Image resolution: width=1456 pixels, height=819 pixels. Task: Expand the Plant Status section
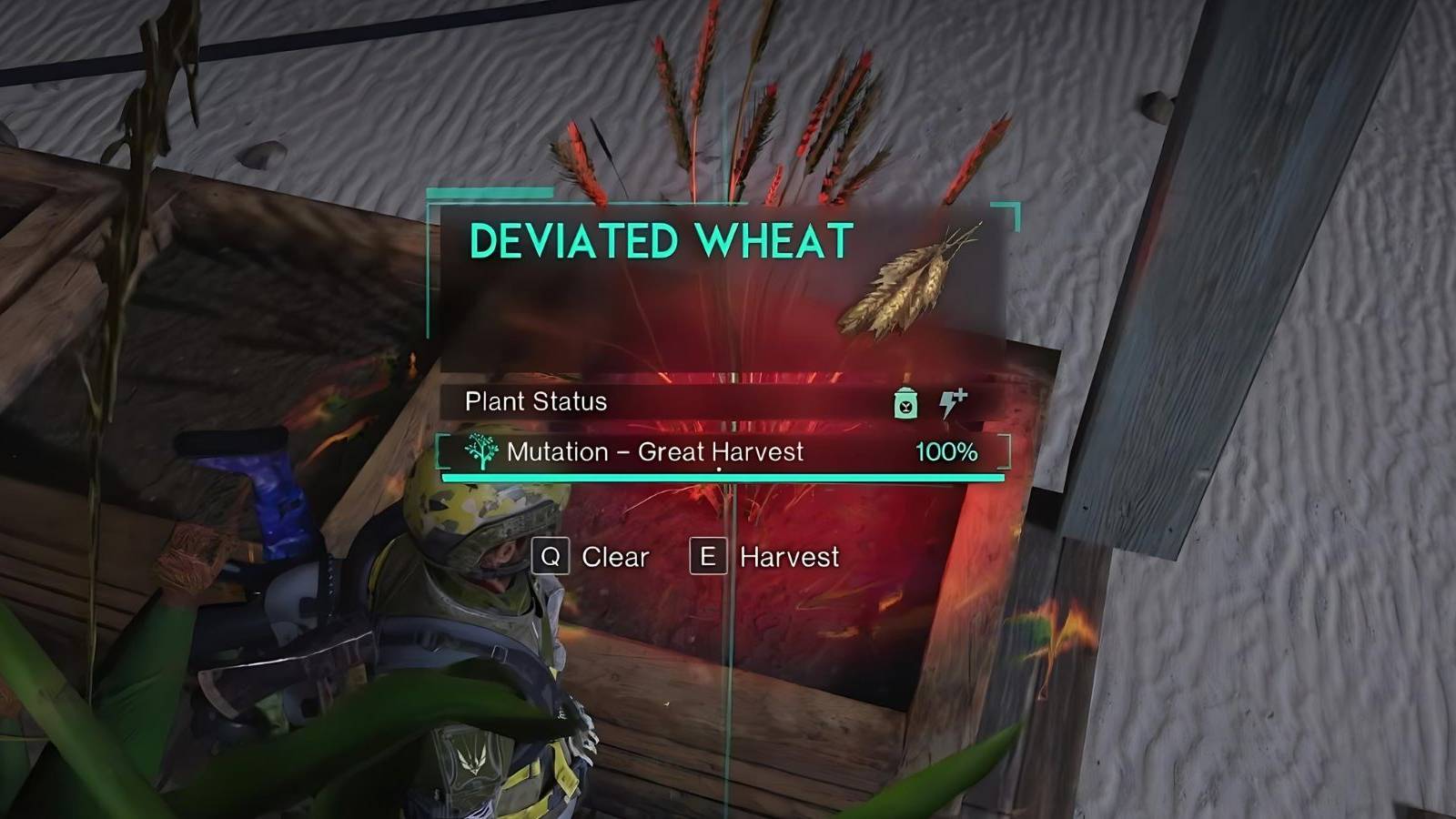534,401
